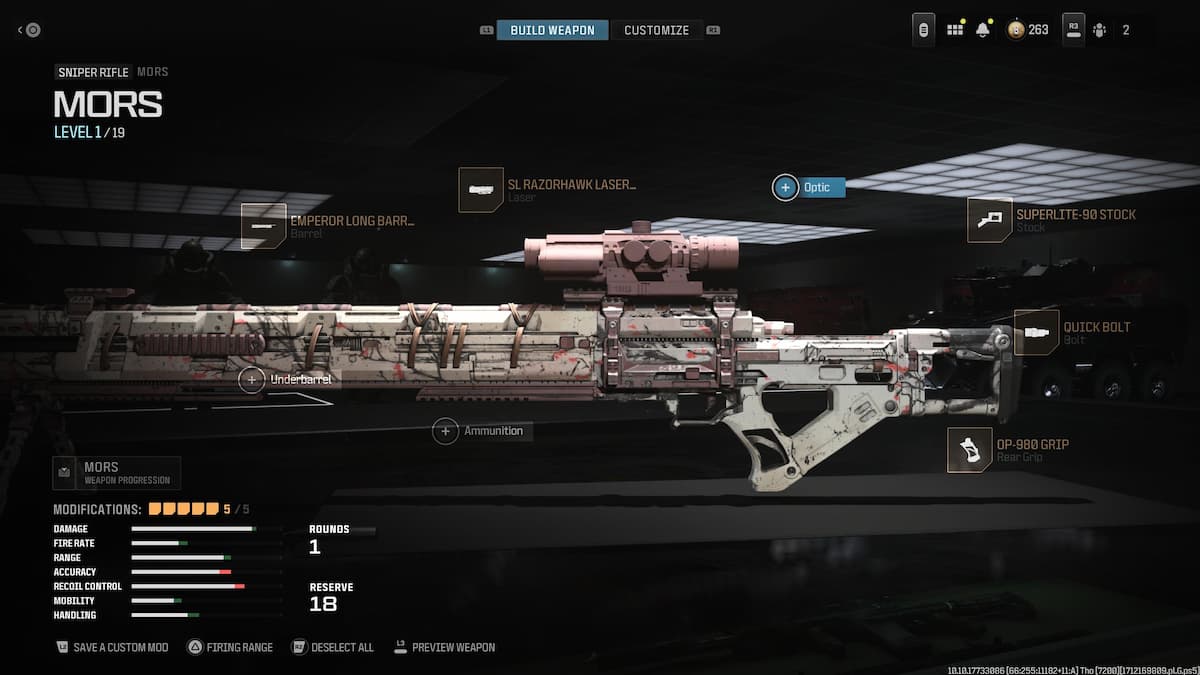Preview the weapon
This screenshot has width=1200, height=675.
[x=444, y=647]
